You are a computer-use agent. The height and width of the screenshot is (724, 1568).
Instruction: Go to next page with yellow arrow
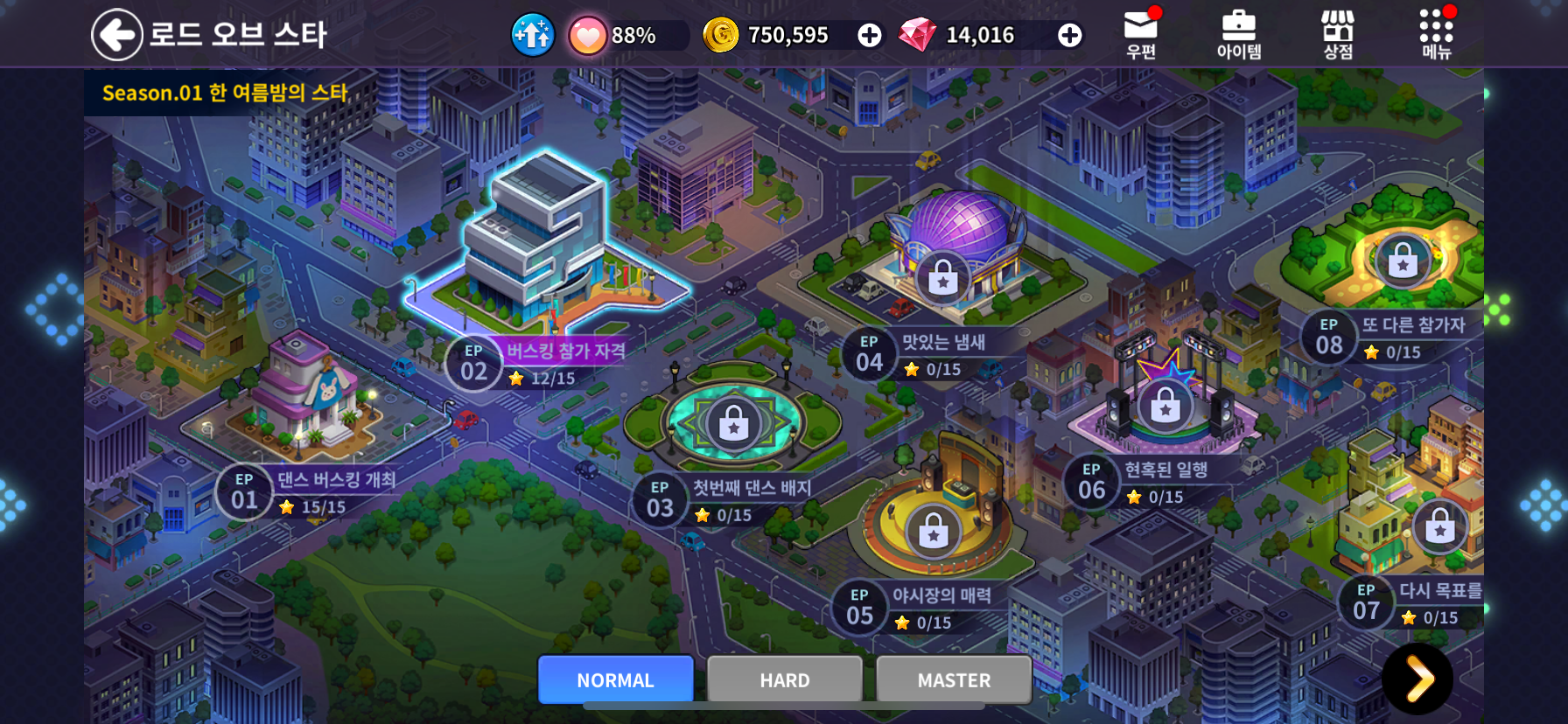tap(1417, 679)
